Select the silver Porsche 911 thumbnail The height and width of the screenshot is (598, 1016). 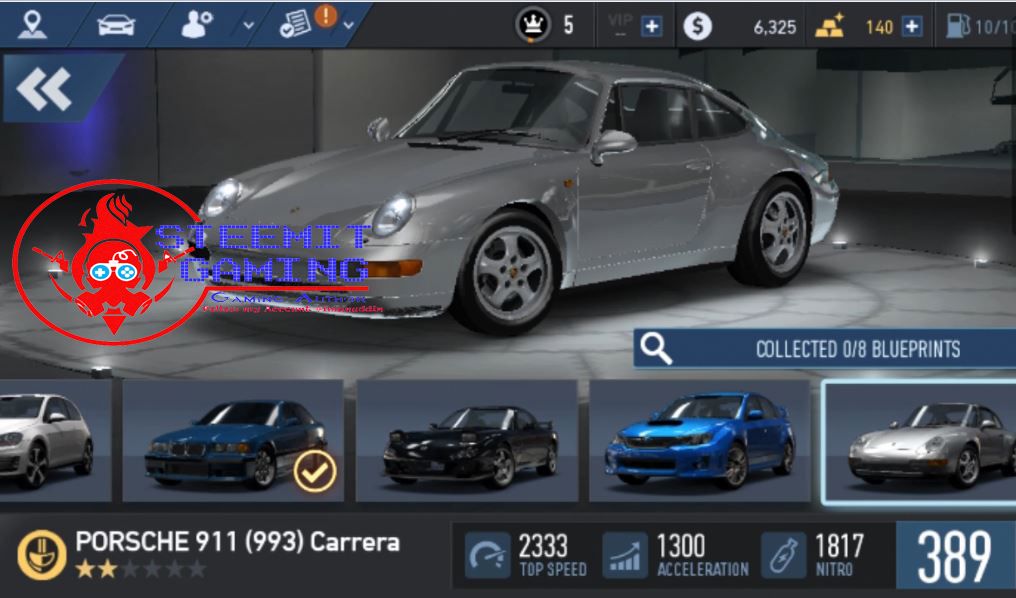pos(918,442)
